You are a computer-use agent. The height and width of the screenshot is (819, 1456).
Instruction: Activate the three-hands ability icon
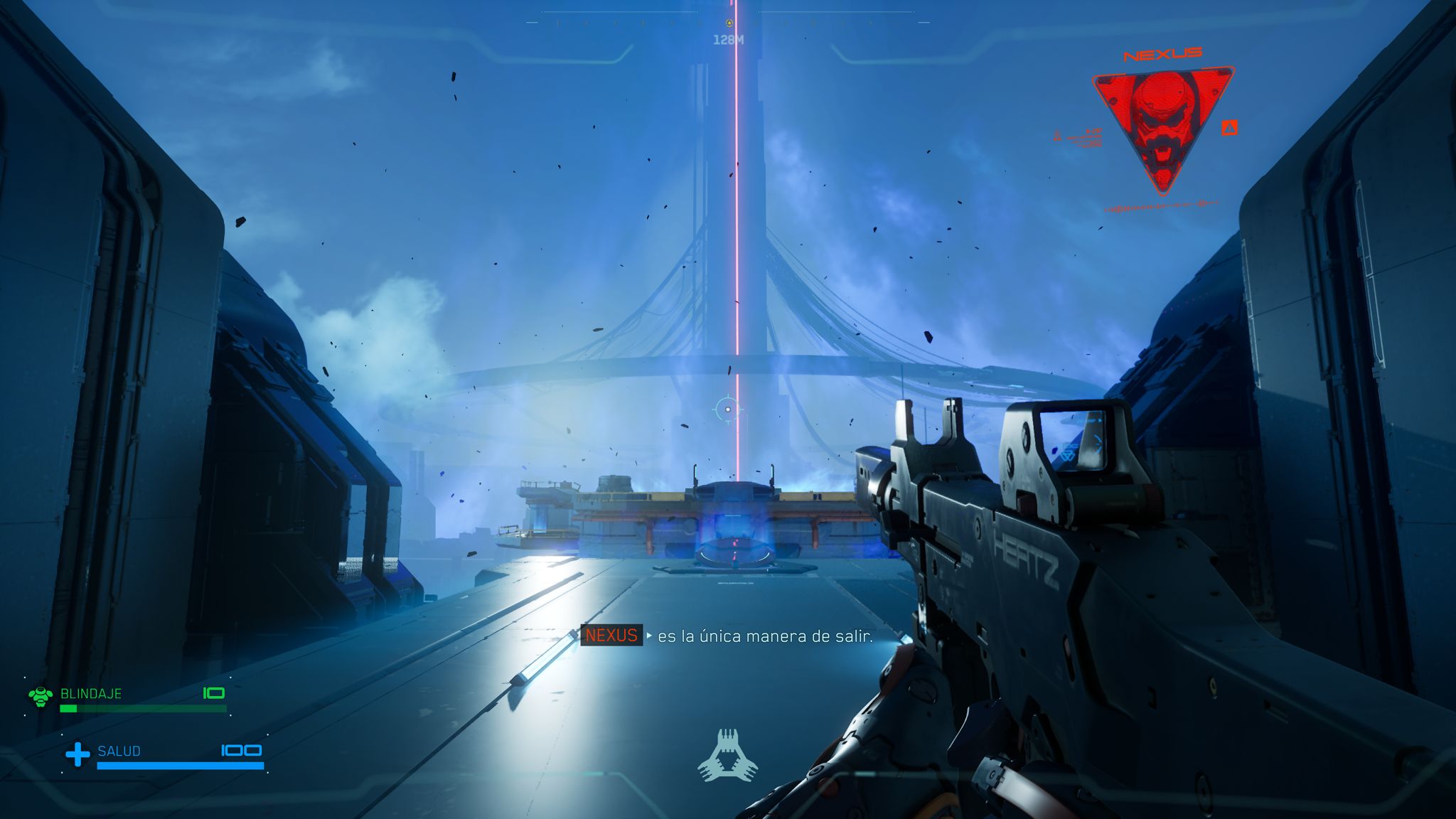pyautogui.click(x=727, y=756)
